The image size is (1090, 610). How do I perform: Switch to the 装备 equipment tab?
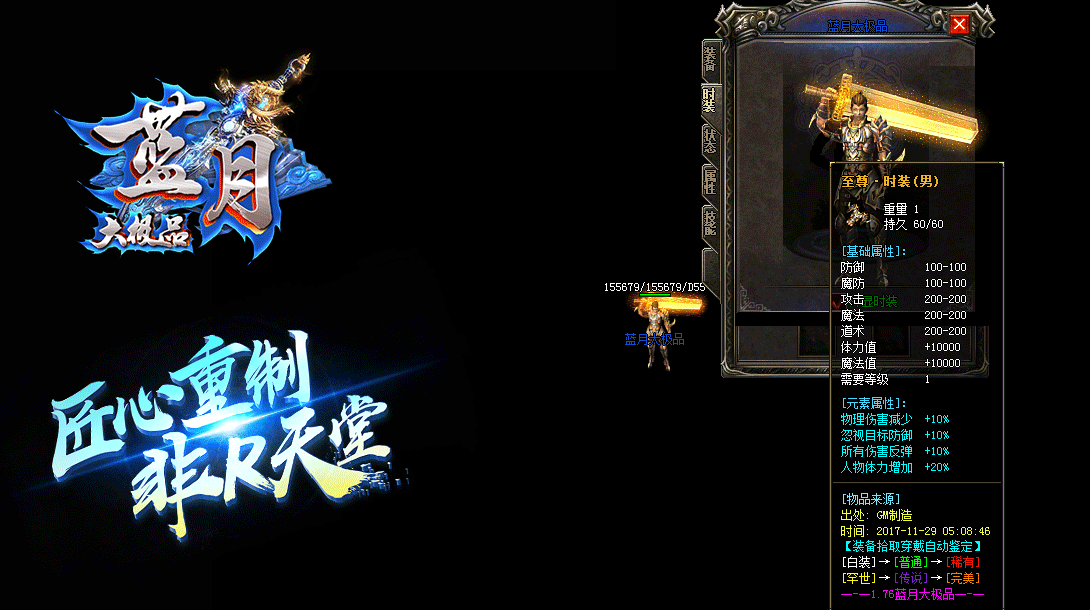710,58
